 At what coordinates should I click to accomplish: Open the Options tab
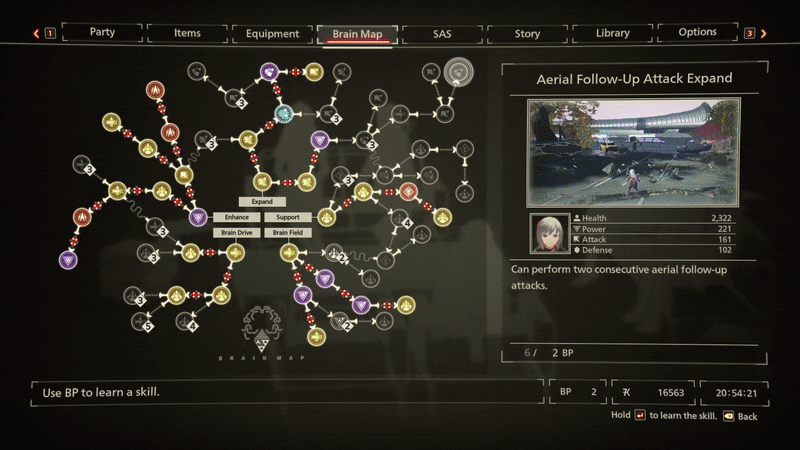pos(697,32)
